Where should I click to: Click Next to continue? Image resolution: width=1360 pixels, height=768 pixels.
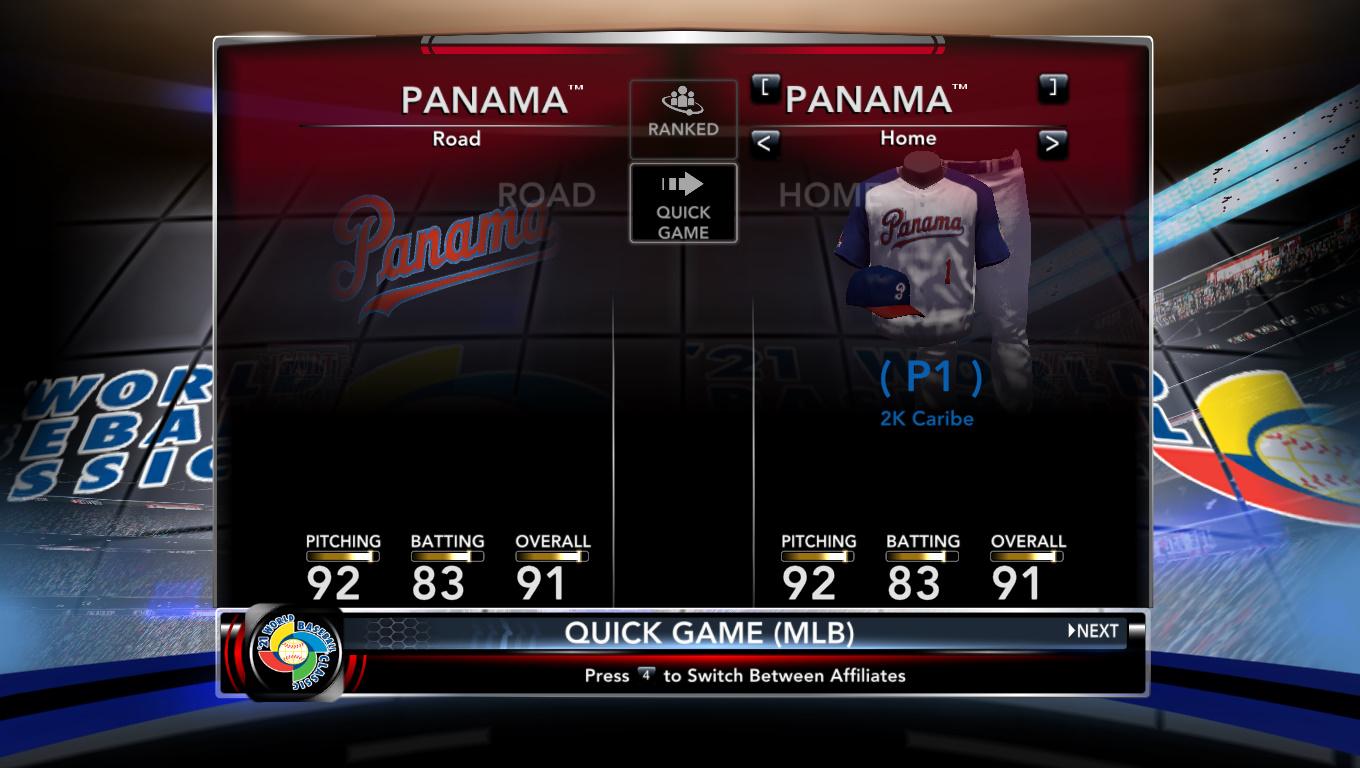tap(1094, 631)
